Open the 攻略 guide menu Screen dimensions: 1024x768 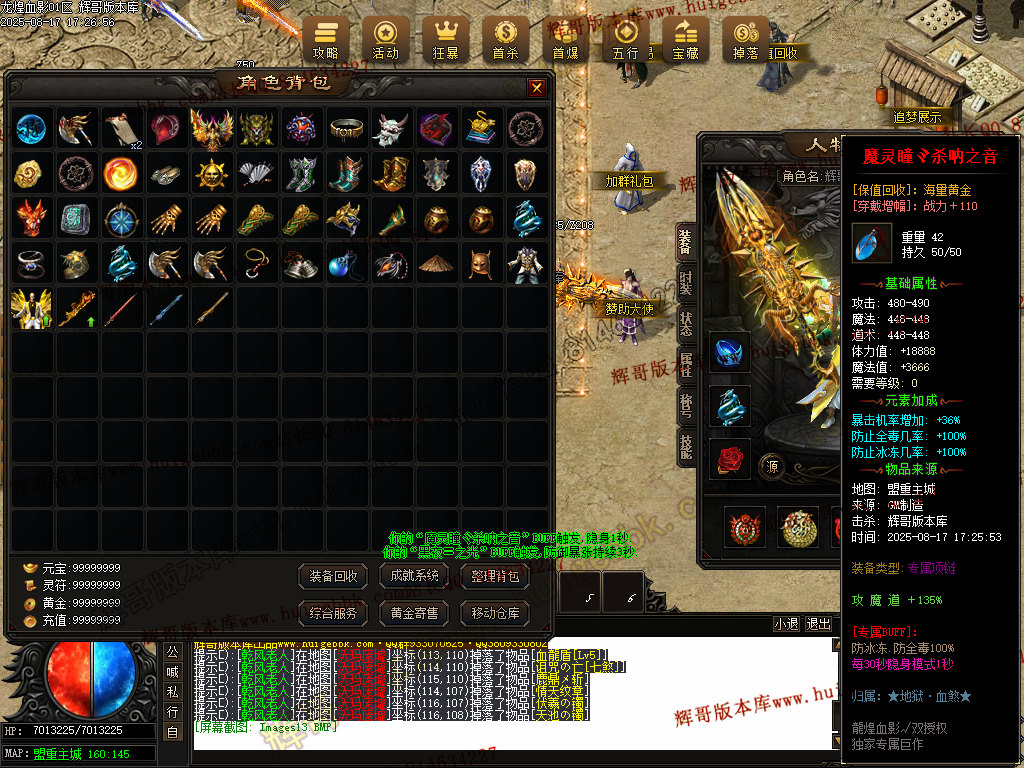(x=326, y=40)
